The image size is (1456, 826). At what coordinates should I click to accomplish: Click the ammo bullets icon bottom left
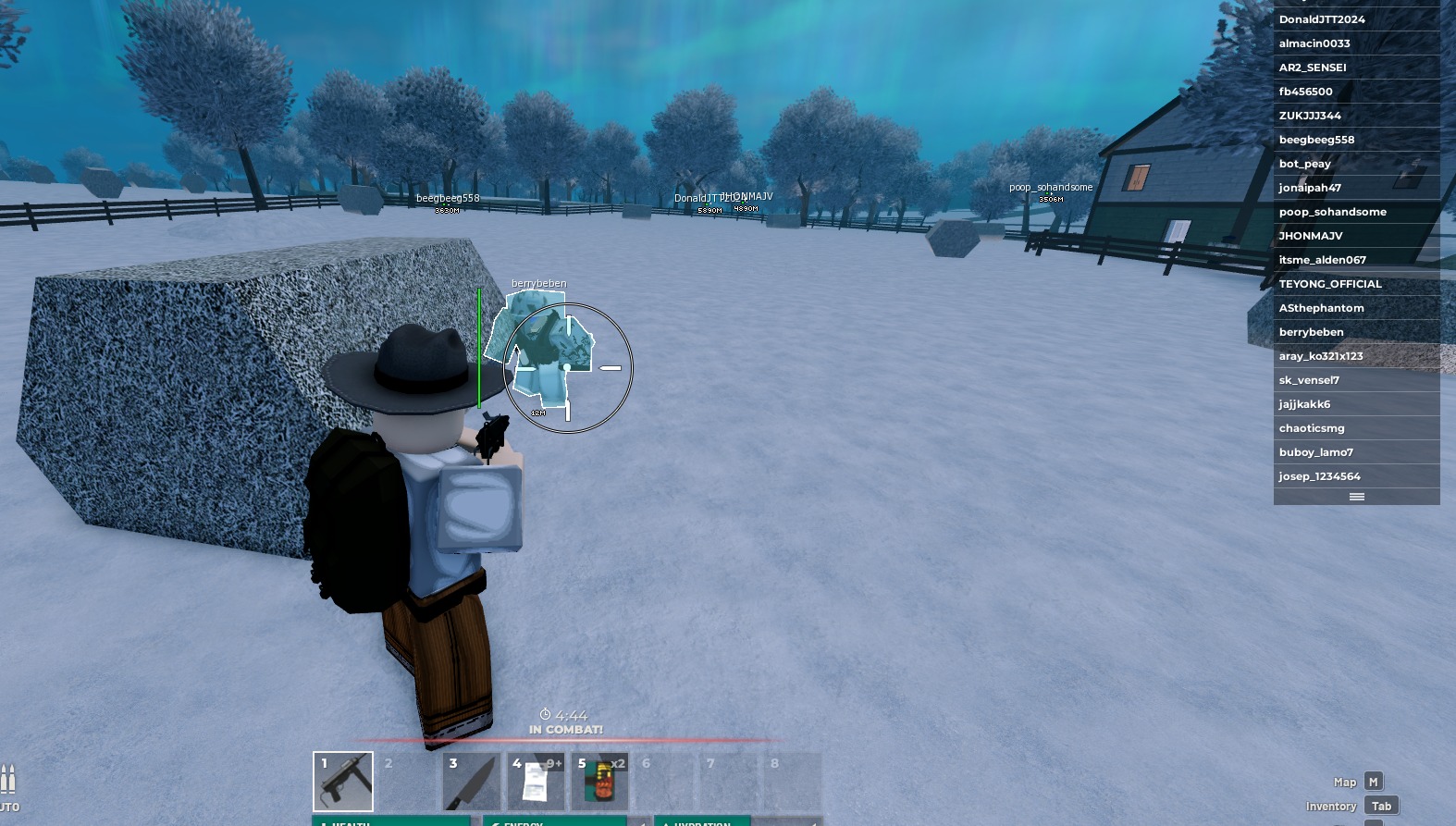(9, 777)
